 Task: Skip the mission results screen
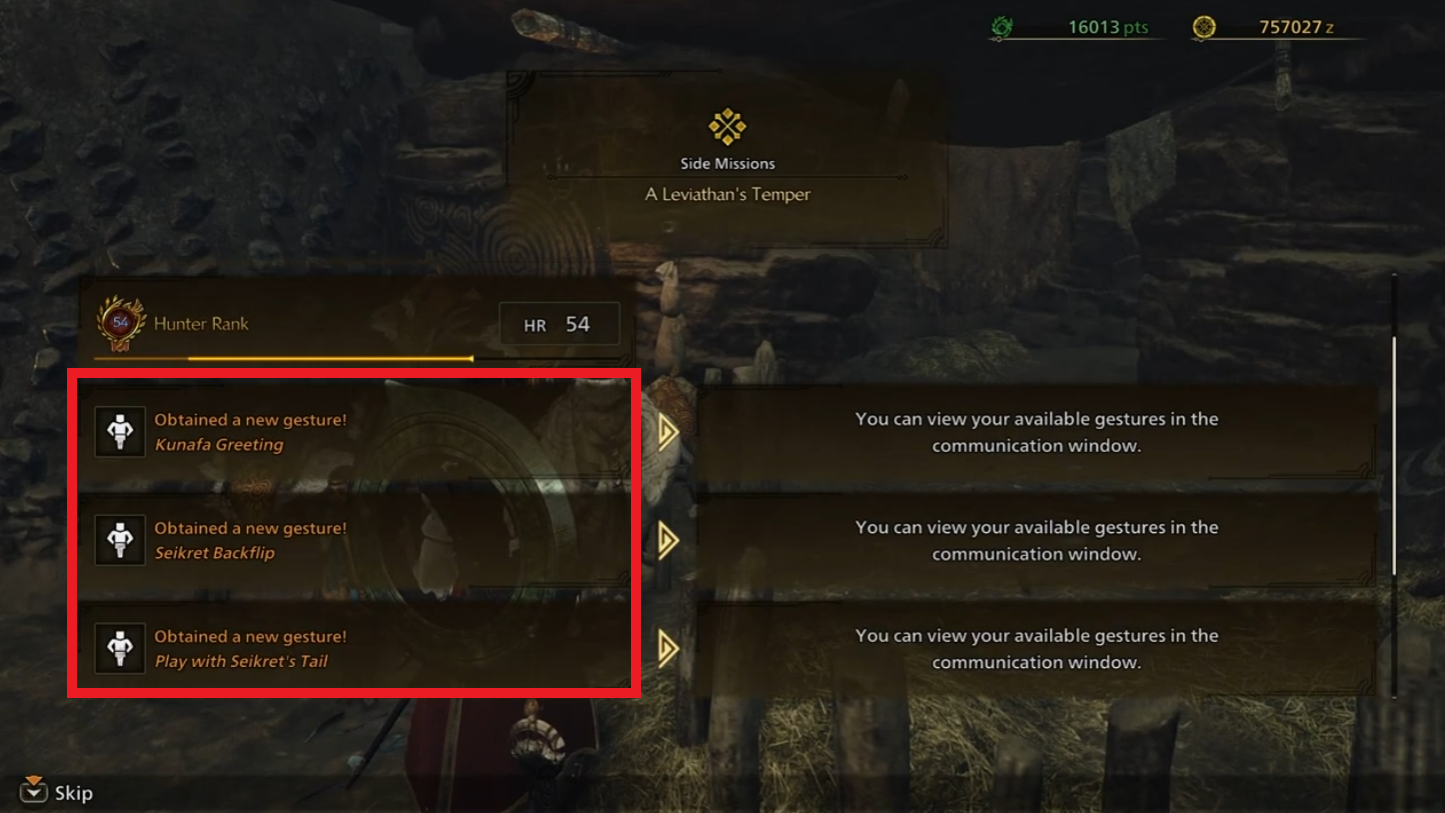click(58, 792)
